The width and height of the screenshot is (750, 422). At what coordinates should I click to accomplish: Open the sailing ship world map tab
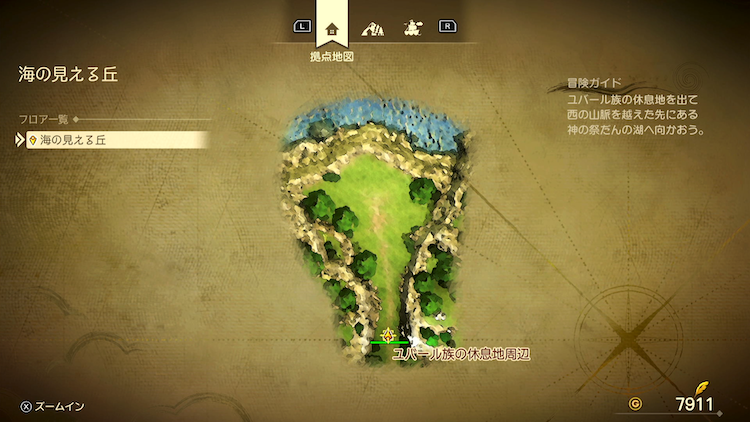tap(410, 27)
